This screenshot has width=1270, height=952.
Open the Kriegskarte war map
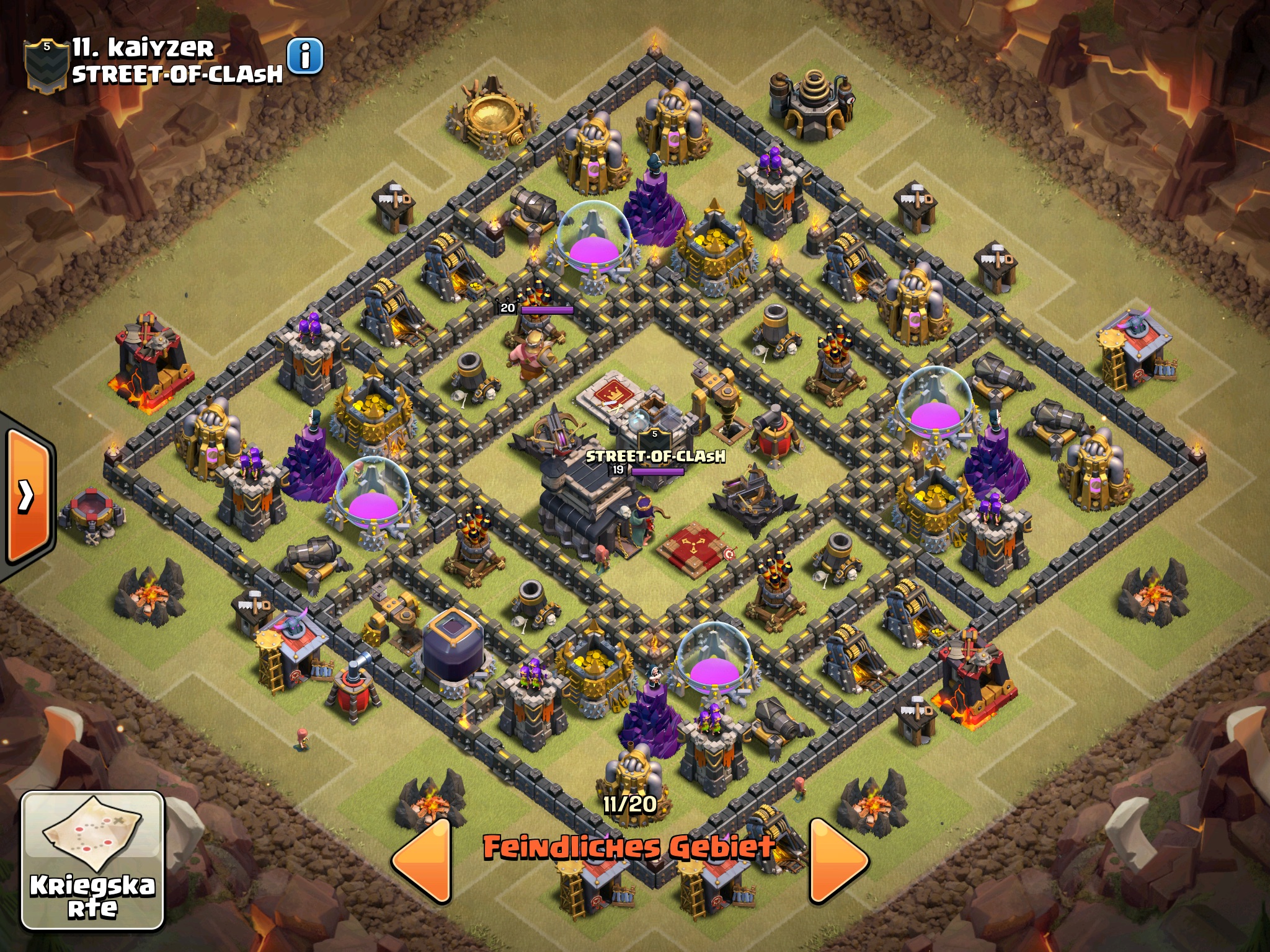[x=92, y=860]
